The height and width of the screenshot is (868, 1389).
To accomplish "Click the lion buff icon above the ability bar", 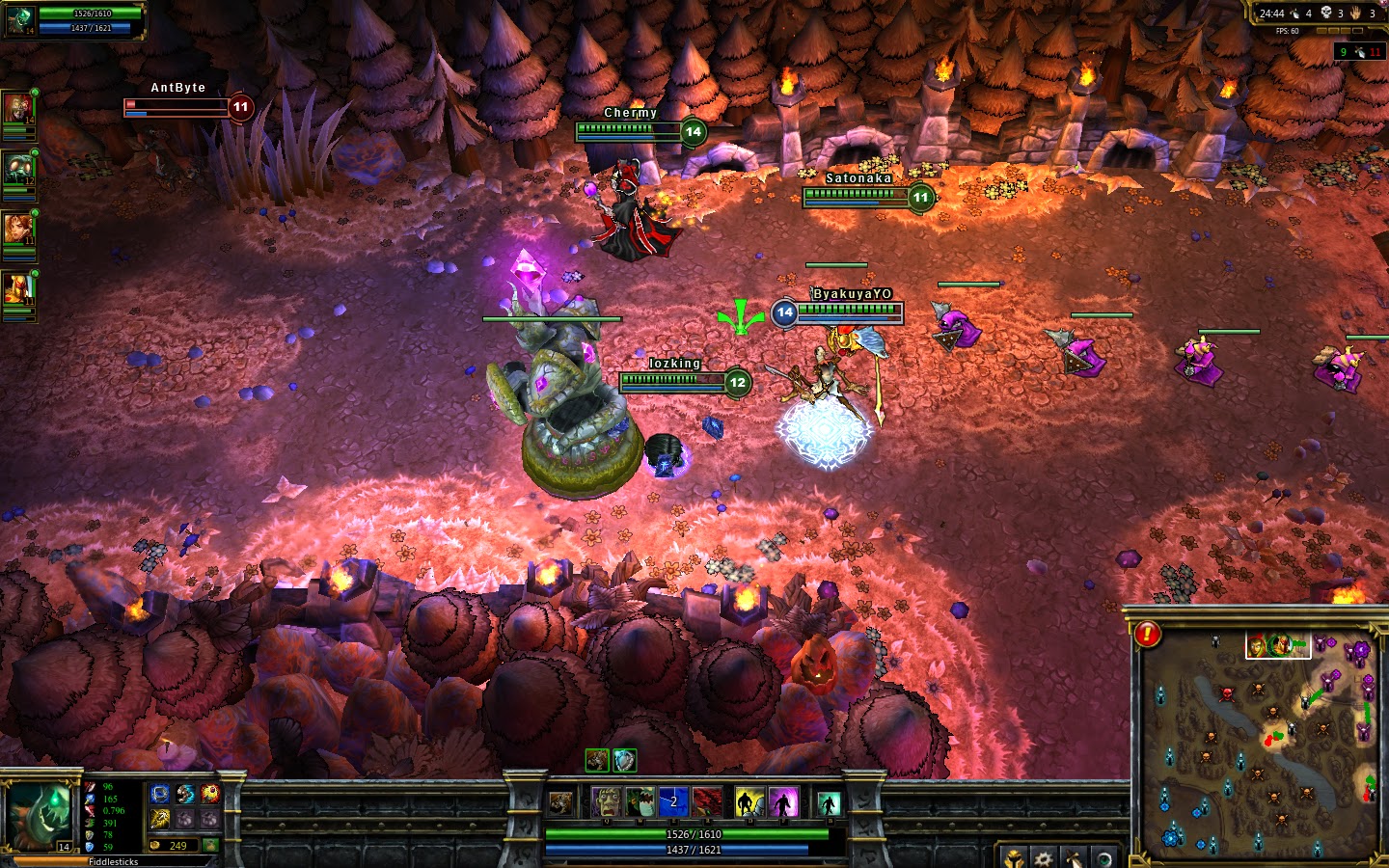I will (598, 761).
